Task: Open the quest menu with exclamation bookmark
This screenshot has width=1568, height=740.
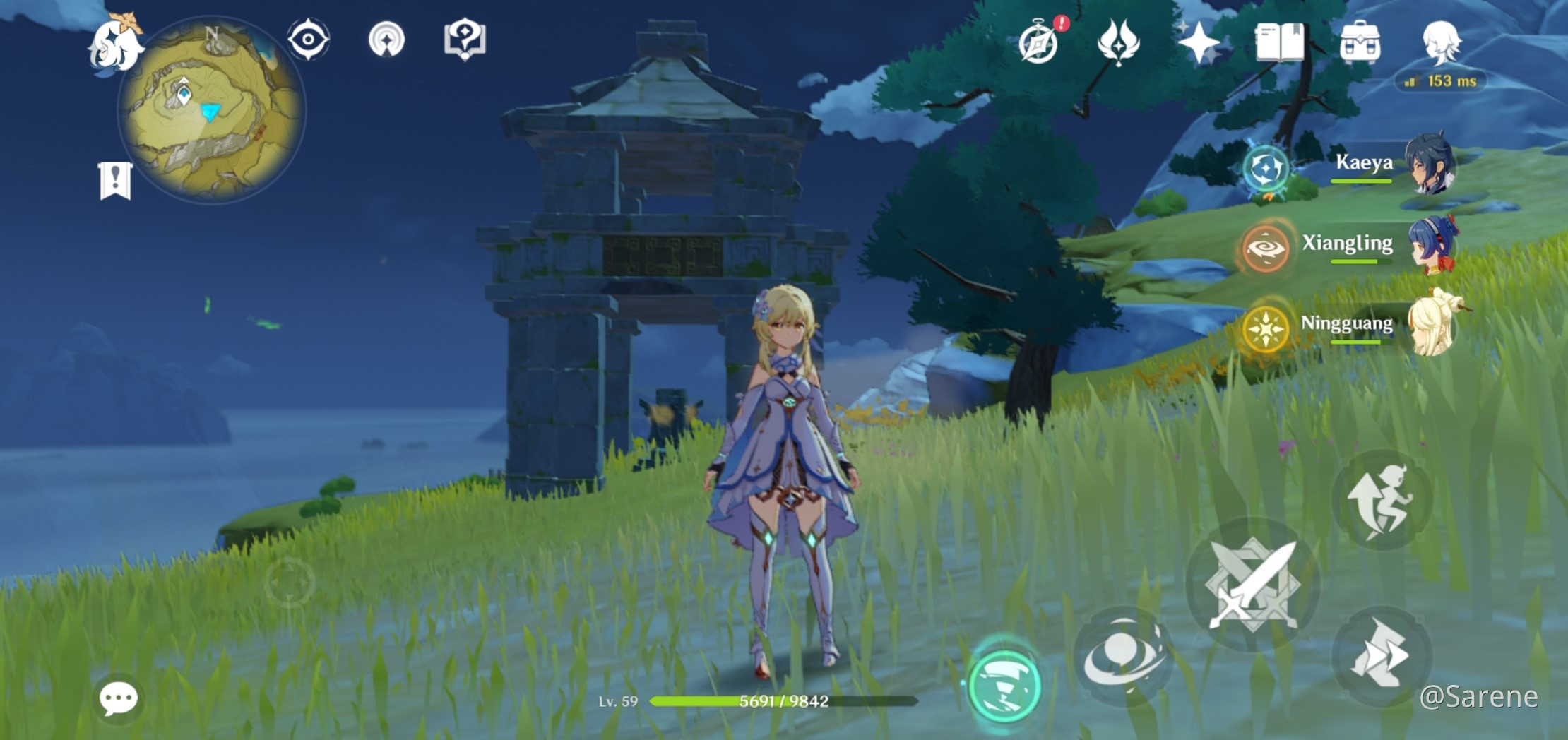Action: 115,181
